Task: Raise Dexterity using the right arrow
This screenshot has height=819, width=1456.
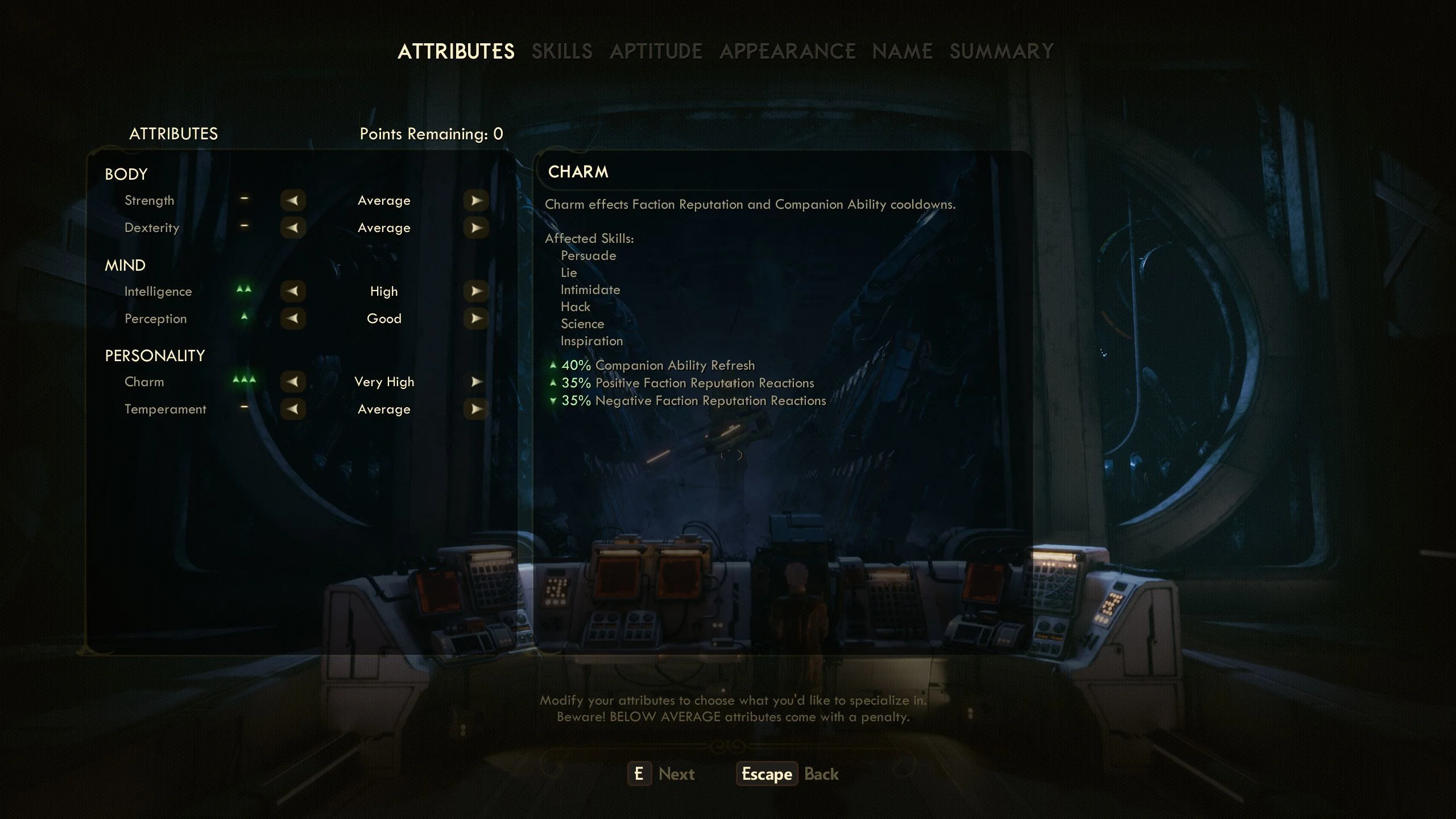Action: tap(476, 228)
